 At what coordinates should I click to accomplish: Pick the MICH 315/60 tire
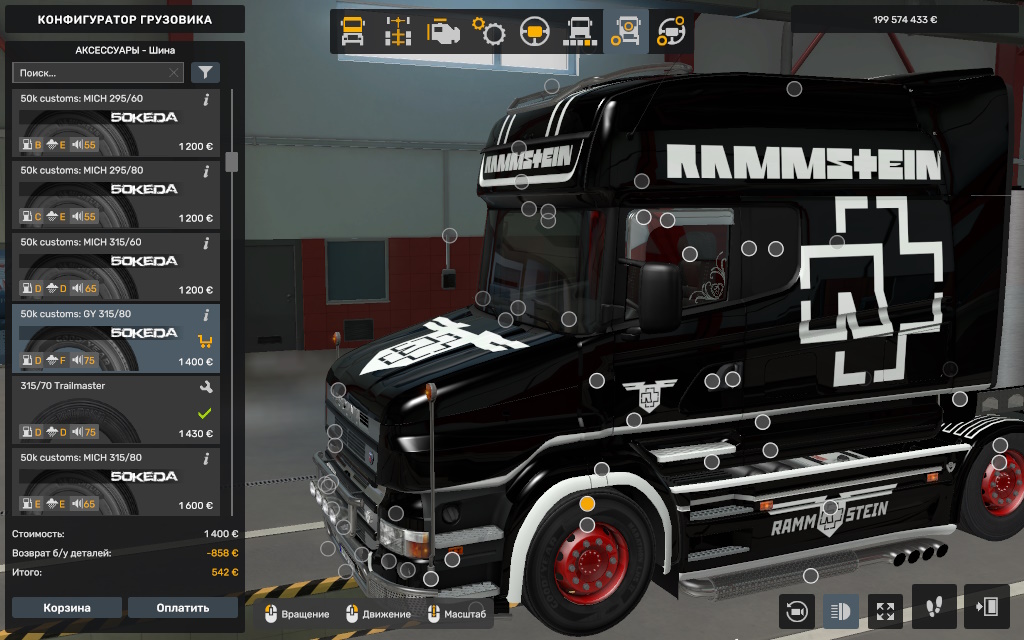tap(115, 267)
